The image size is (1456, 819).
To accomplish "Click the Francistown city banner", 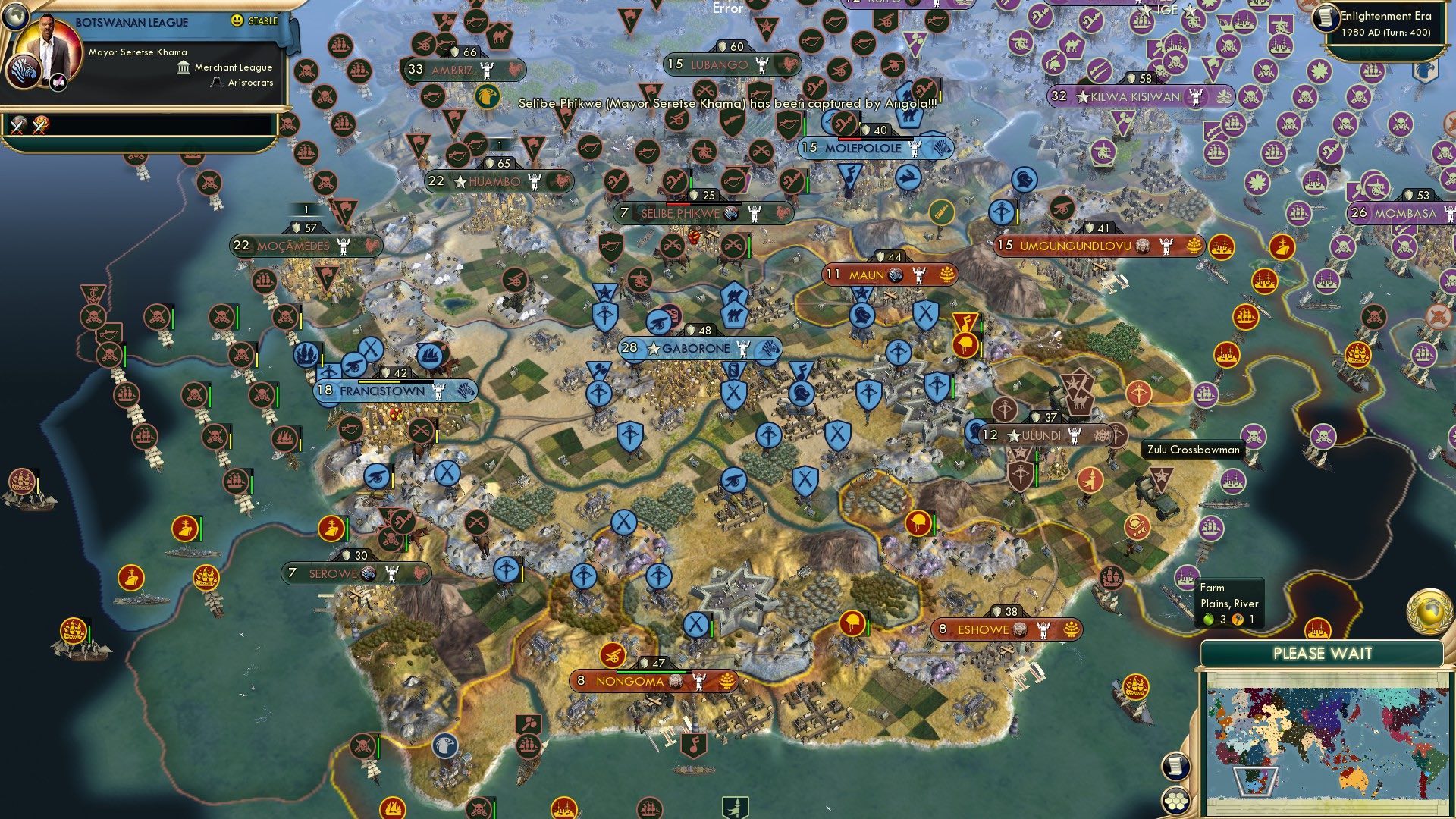I will [381, 391].
